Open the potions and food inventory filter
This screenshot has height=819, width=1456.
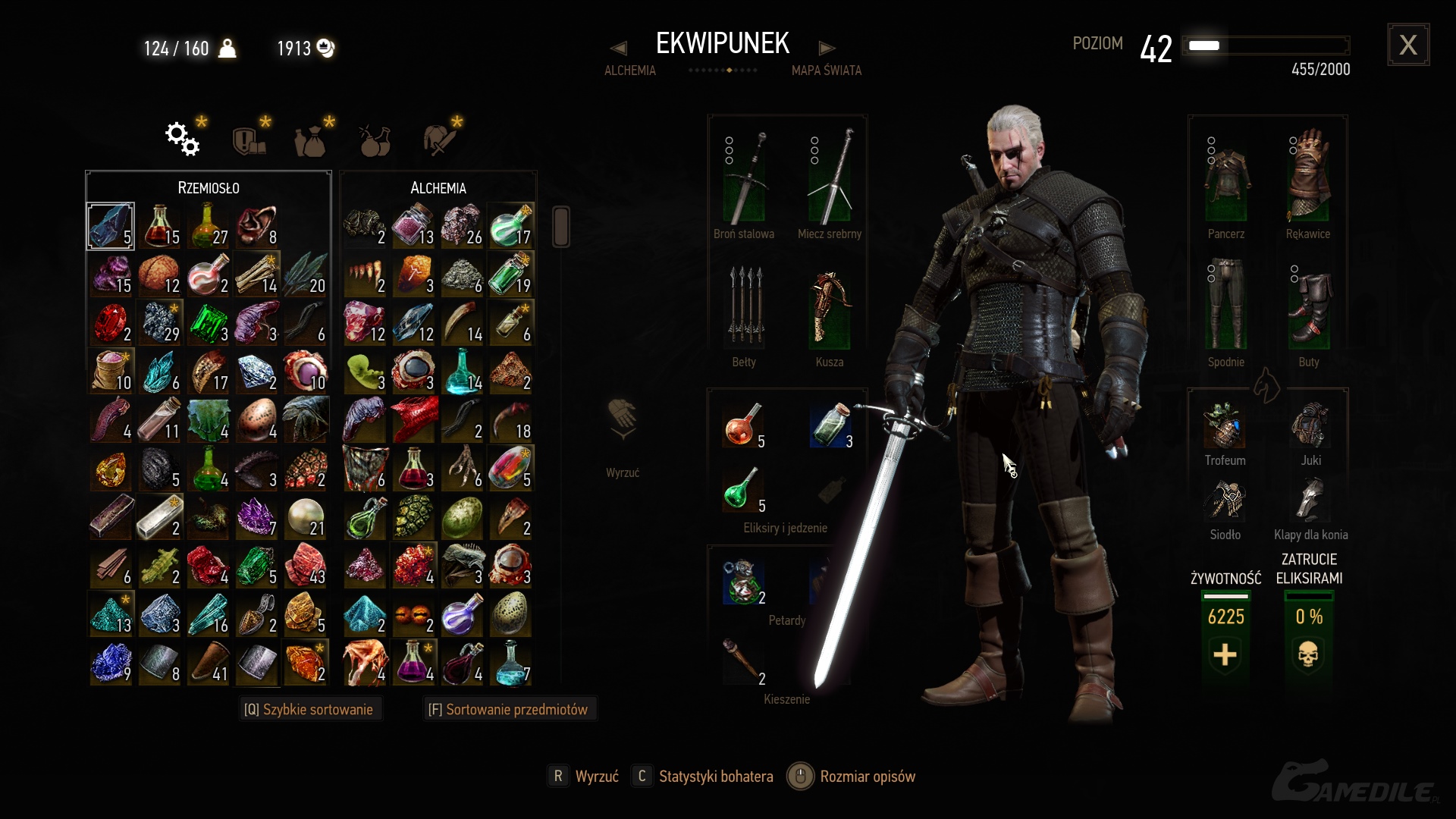pos(375,140)
